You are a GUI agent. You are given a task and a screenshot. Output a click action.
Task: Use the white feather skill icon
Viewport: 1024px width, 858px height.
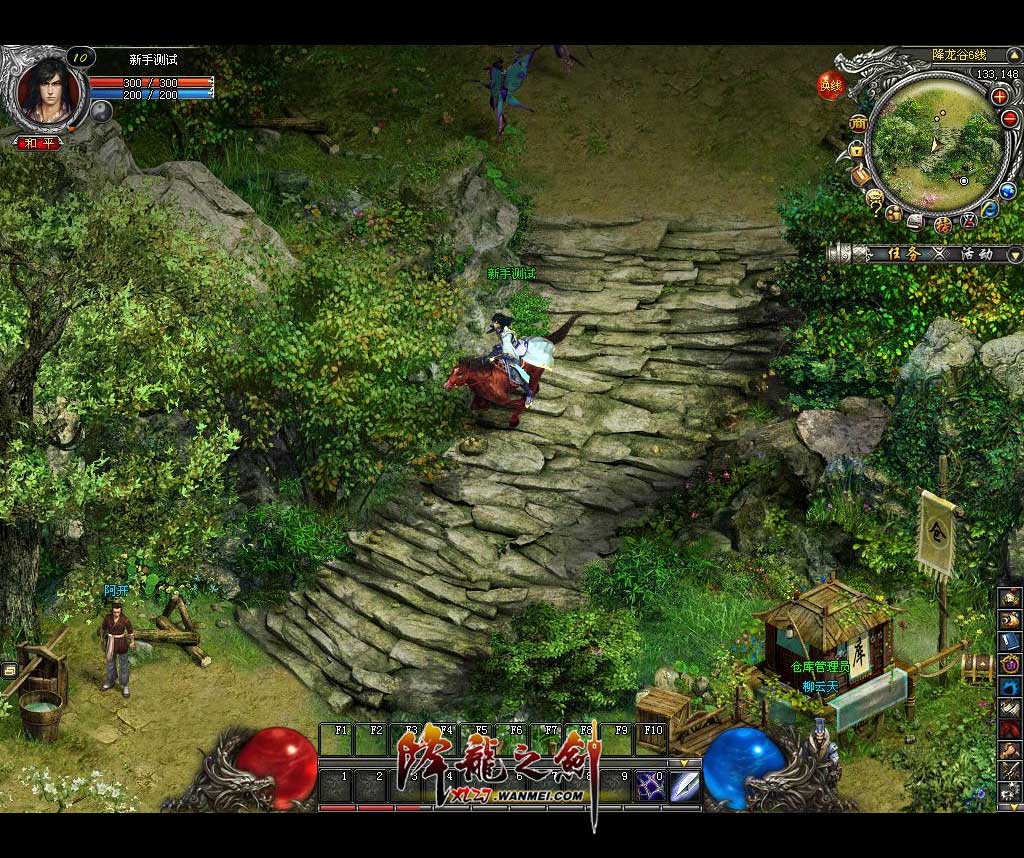pos(684,784)
